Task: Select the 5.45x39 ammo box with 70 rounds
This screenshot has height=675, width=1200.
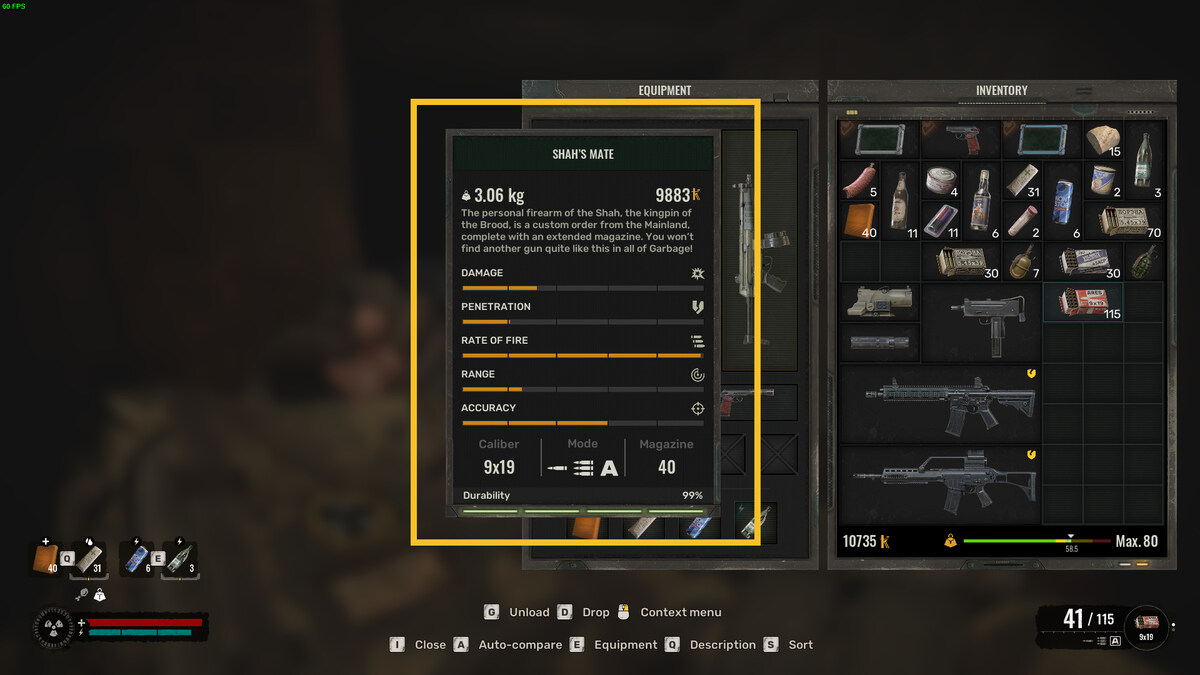Action: tap(1124, 221)
